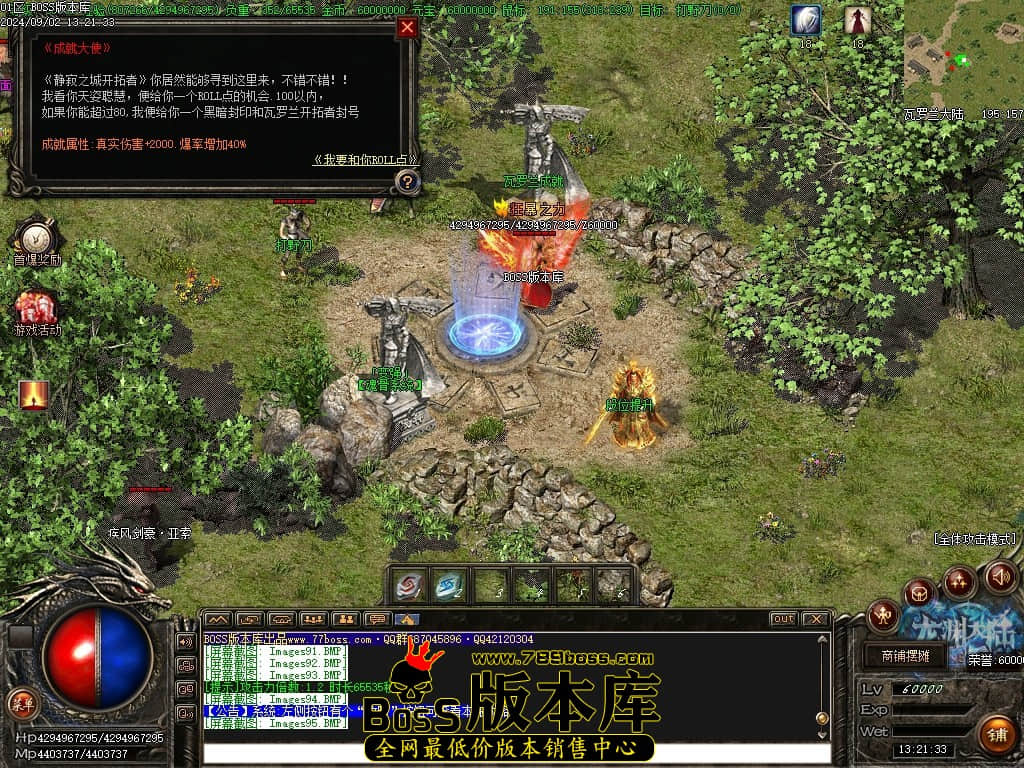Click the glowing figure icon below 游戏活动
Screen dimensions: 1024x768
(x=34, y=395)
